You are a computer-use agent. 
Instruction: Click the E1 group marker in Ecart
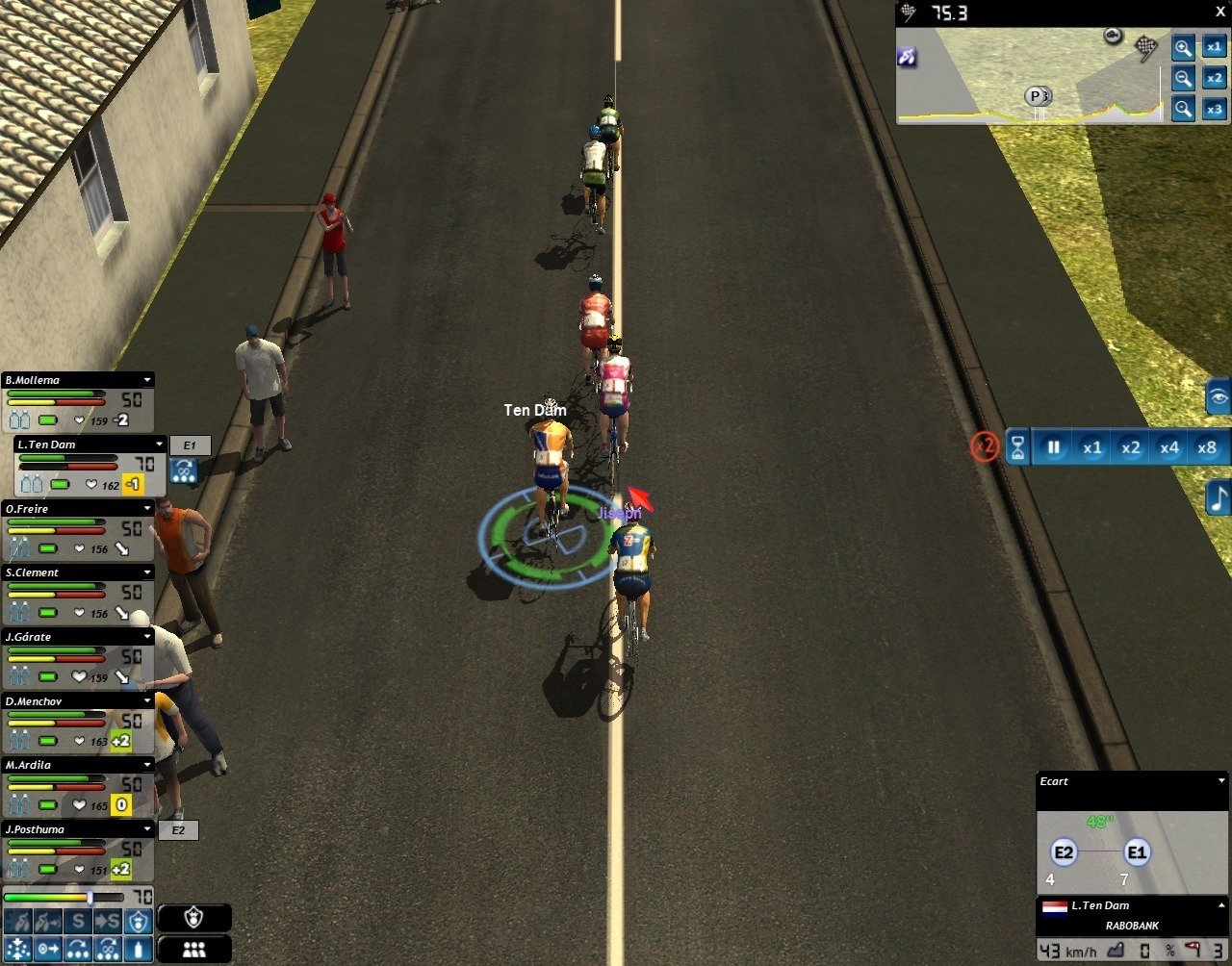pos(1137,852)
